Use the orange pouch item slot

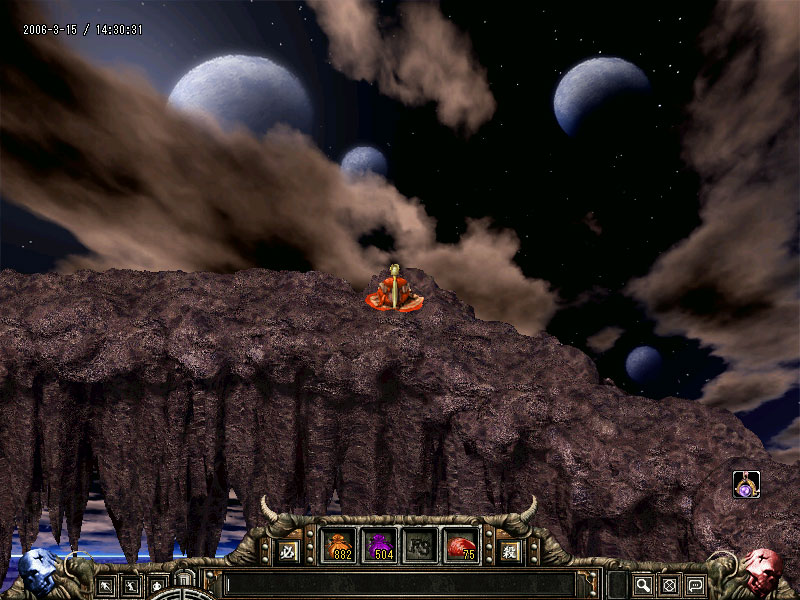pyautogui.click(x=339, y=546)
